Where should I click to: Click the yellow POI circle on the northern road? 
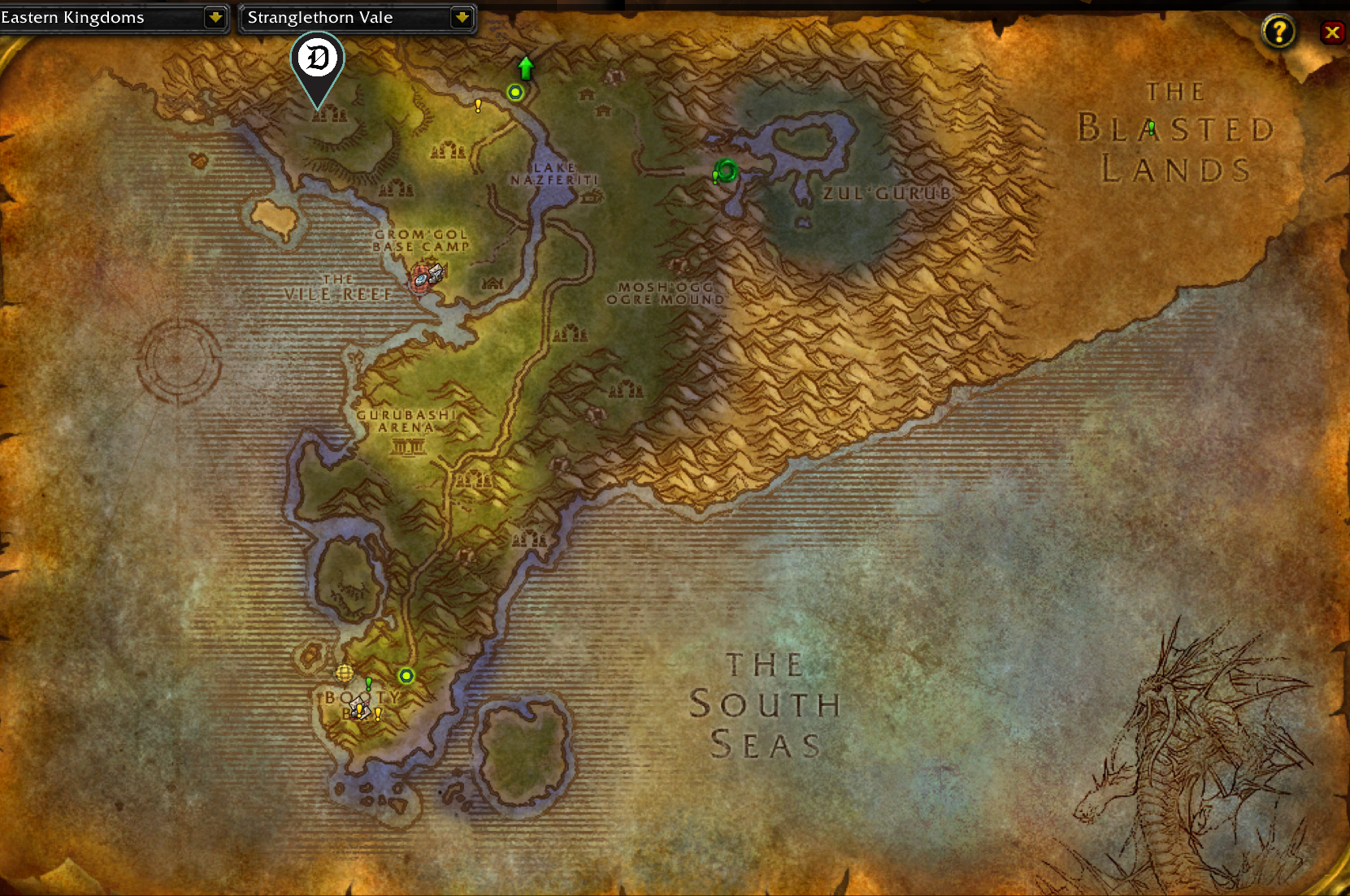[515, 92]
